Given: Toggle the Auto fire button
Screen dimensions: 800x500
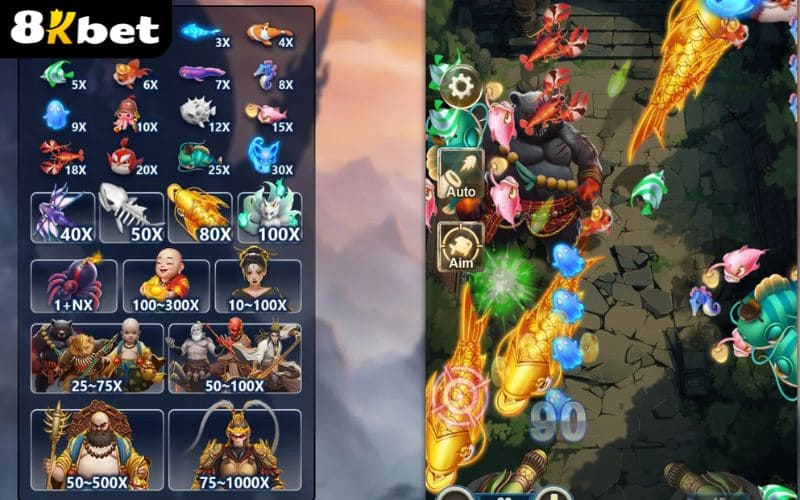Looking at the screenshot, I should 461,173.
